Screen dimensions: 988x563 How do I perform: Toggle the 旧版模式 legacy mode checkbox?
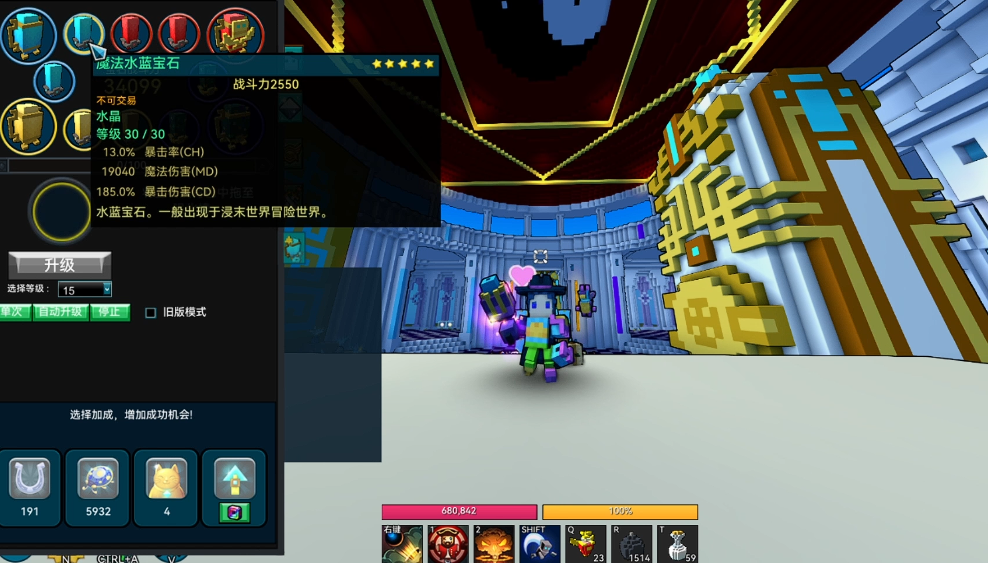(151, 312)
